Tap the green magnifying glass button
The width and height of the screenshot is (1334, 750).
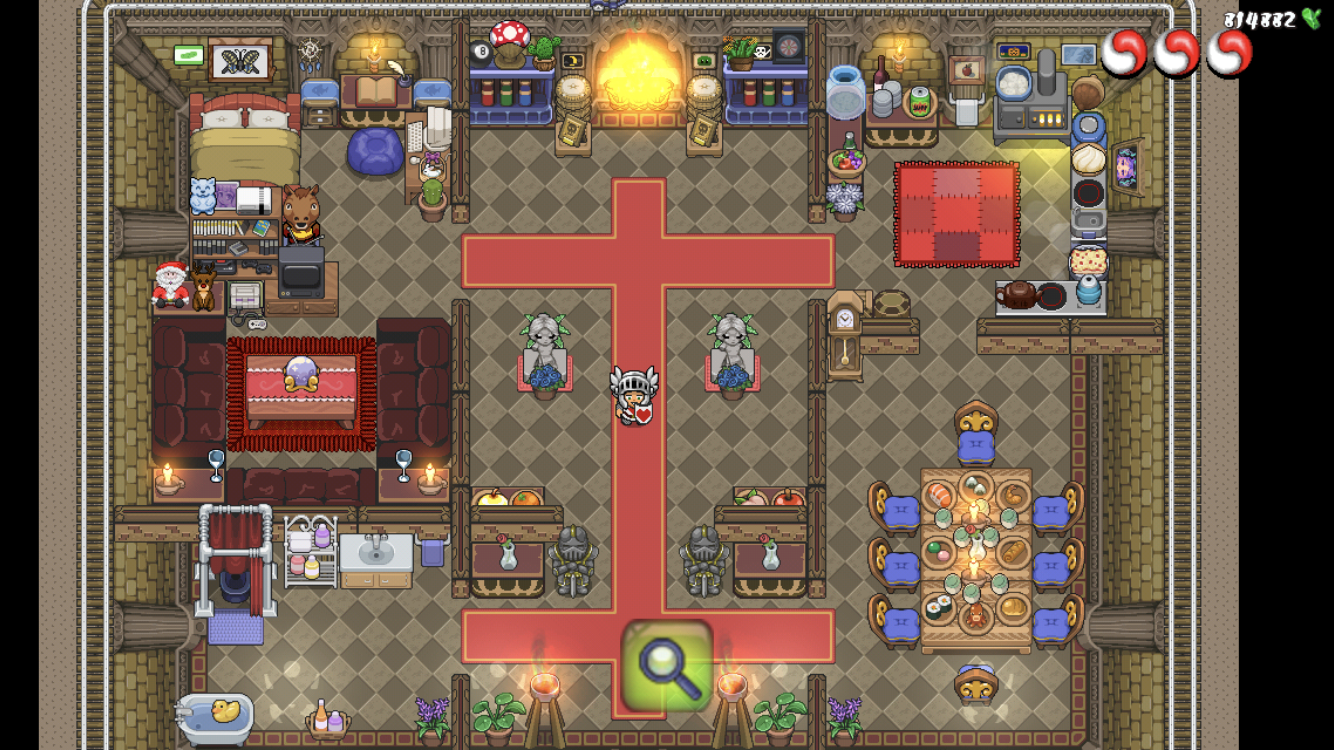click(x=666, y=665)
